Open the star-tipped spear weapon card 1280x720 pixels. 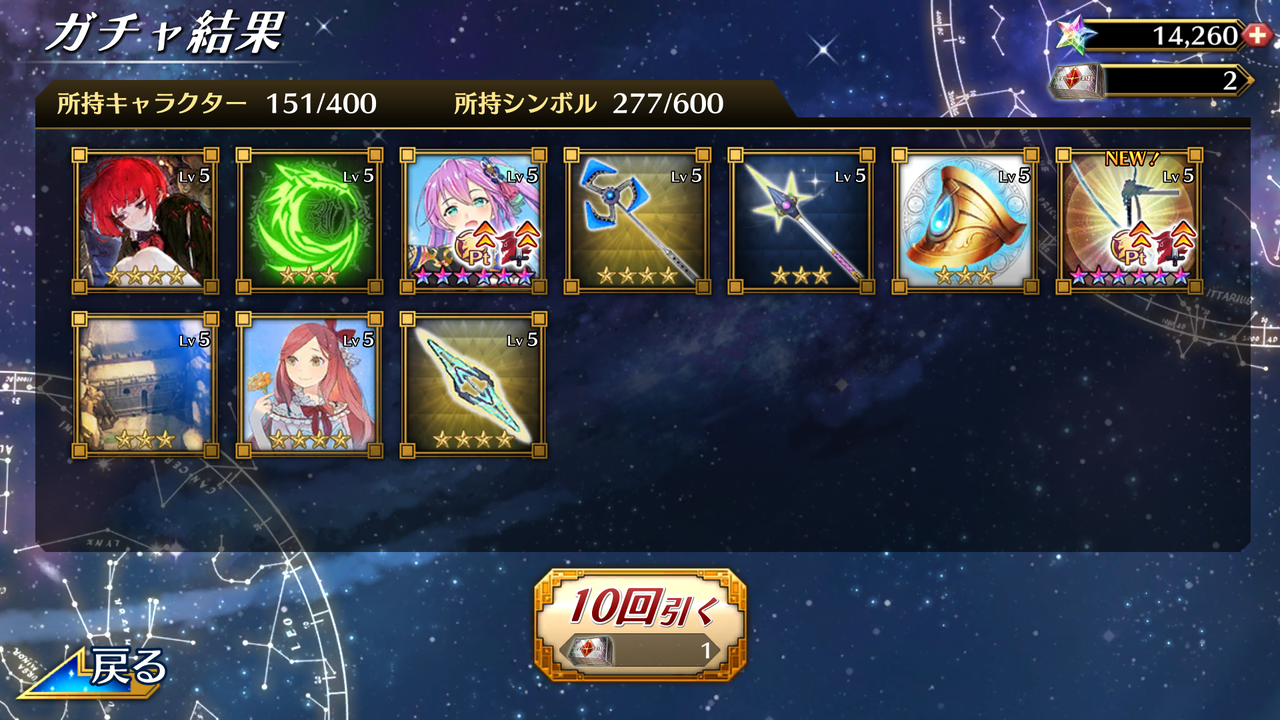798,219
